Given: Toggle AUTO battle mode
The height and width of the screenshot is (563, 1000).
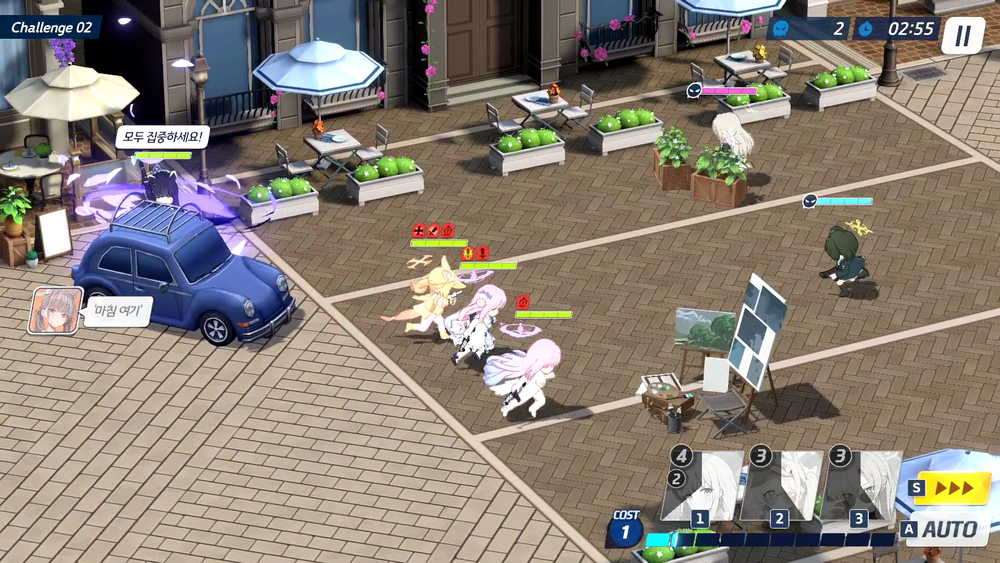Looking at the screenshot, I should tap(946, 530).
